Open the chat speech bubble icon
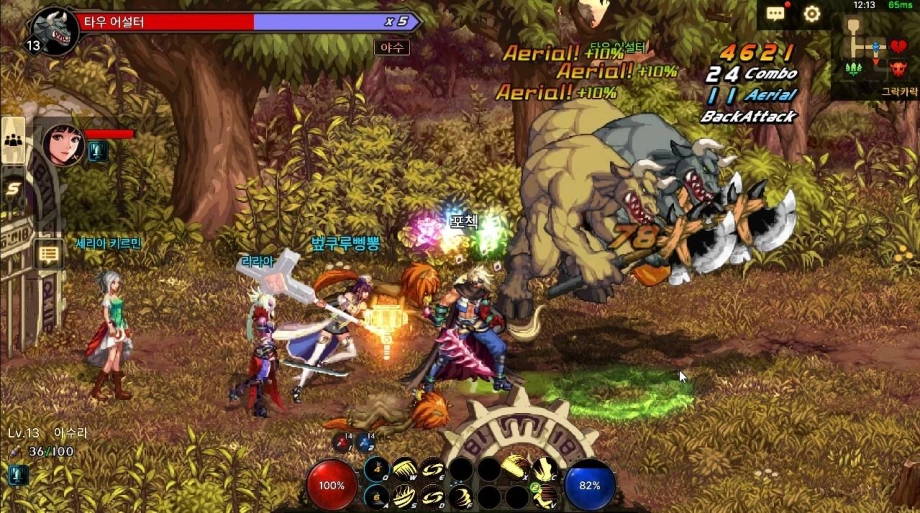Image resolution: width=920 pixels, height=513 pixels. (x=777, y=14)
